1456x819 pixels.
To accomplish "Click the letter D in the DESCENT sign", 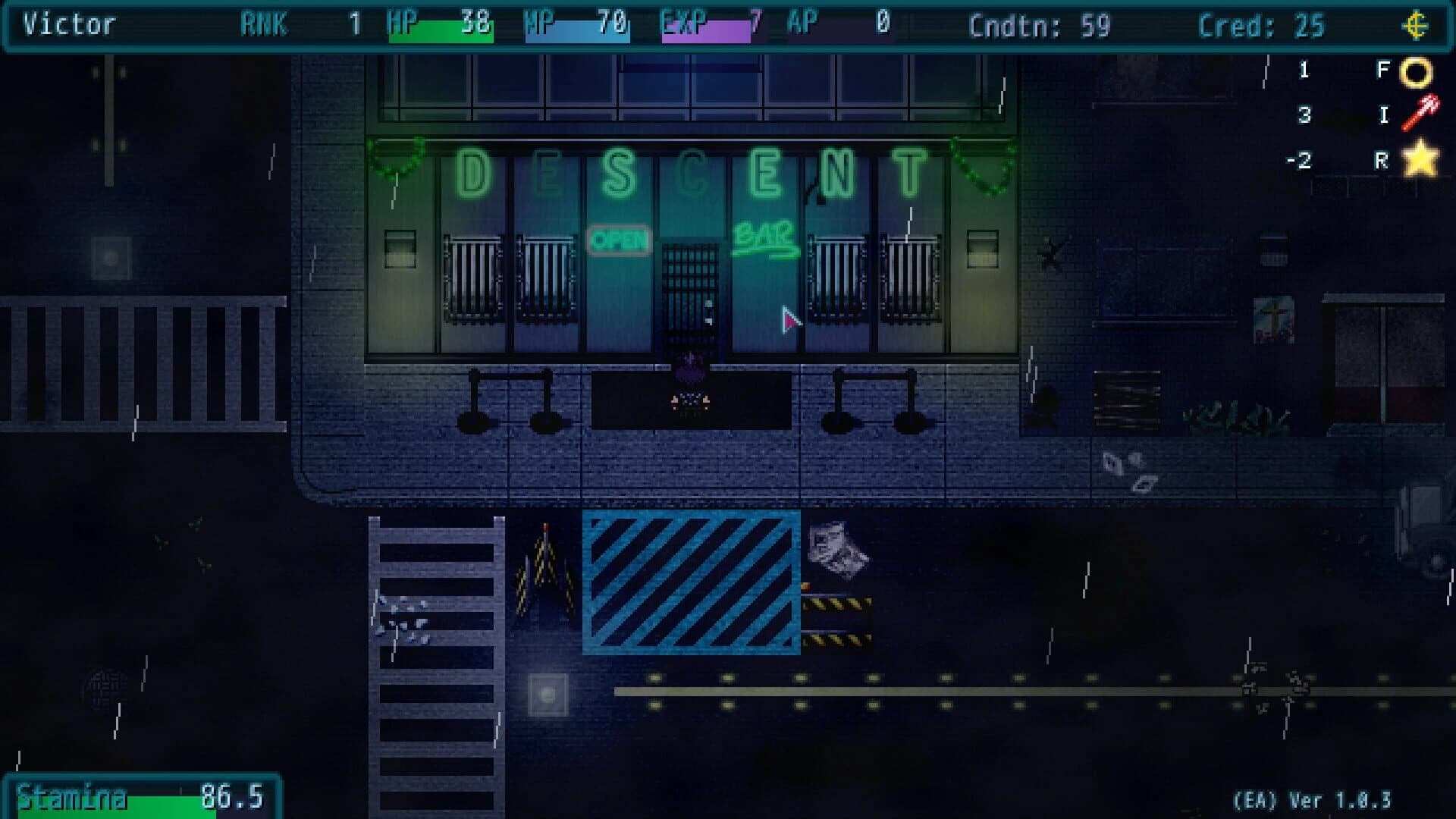I will 472,173.
